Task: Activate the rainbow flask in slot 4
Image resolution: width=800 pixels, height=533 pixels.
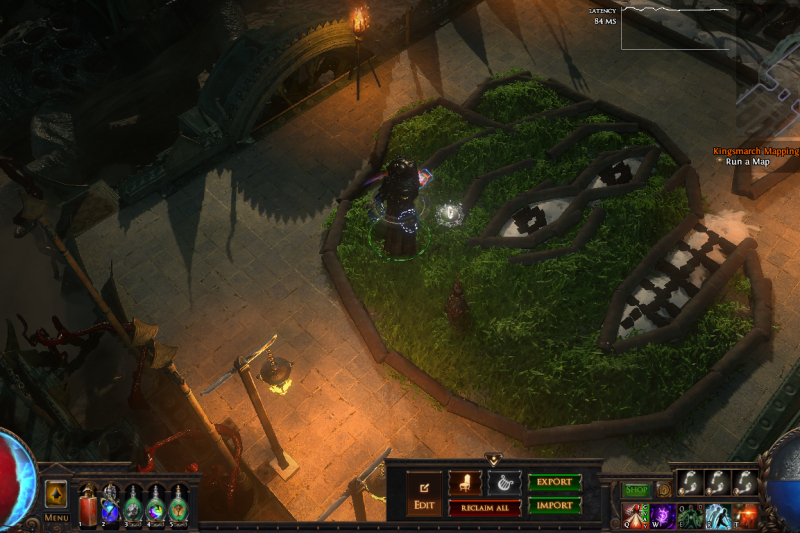Action: coord(156,505)
